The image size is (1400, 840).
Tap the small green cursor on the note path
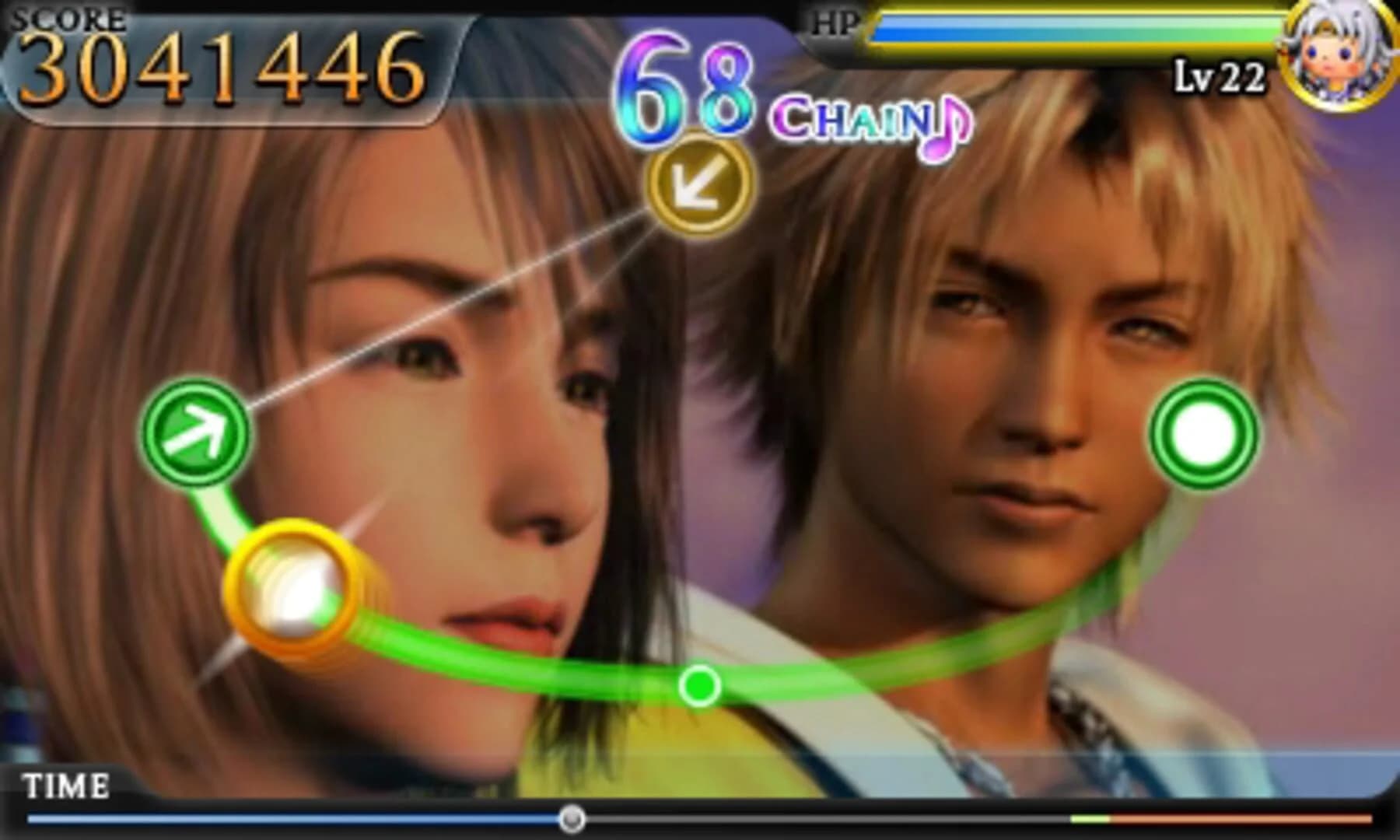pos(699,686)
